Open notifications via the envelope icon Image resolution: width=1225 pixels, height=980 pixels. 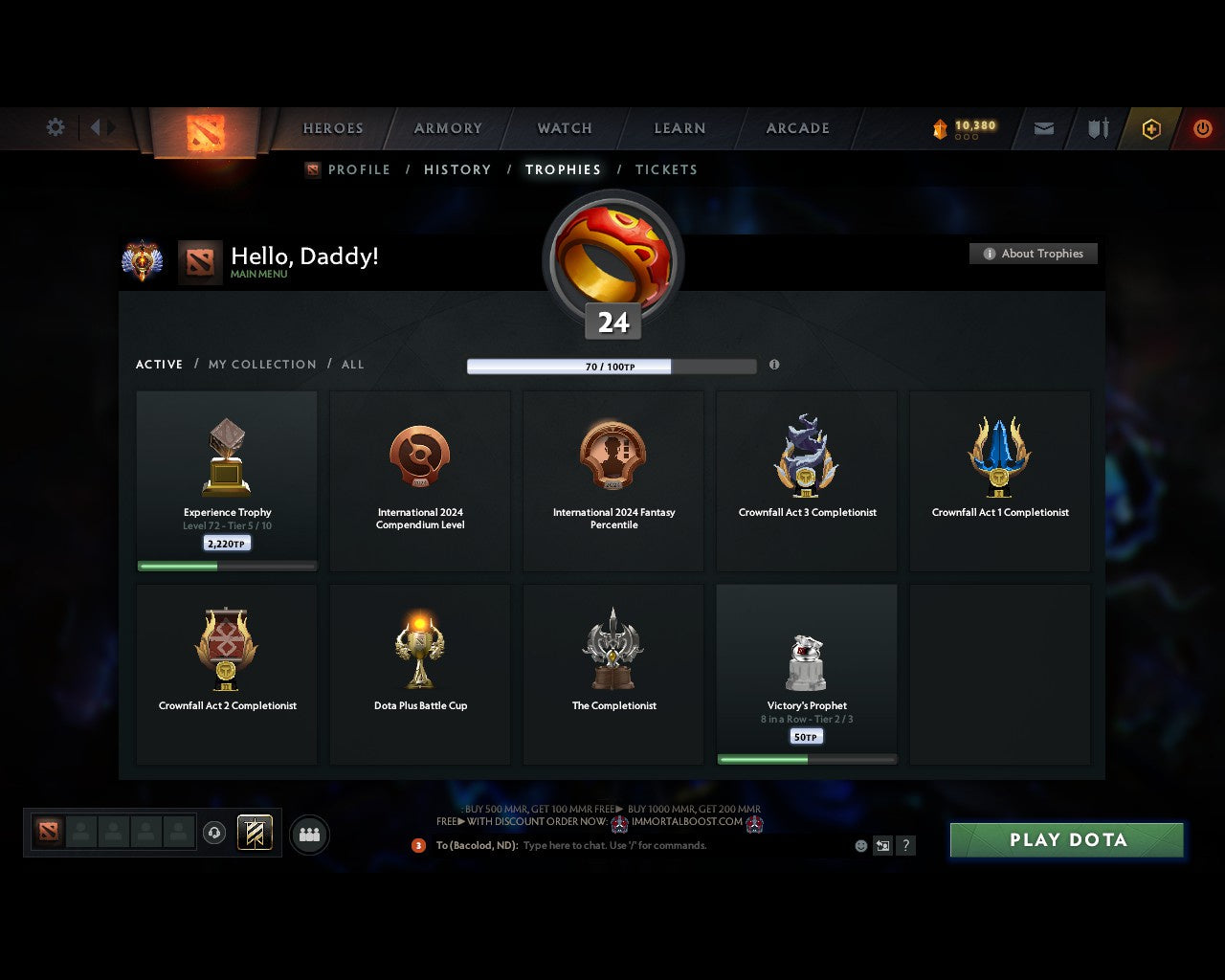pos(1043,128)
